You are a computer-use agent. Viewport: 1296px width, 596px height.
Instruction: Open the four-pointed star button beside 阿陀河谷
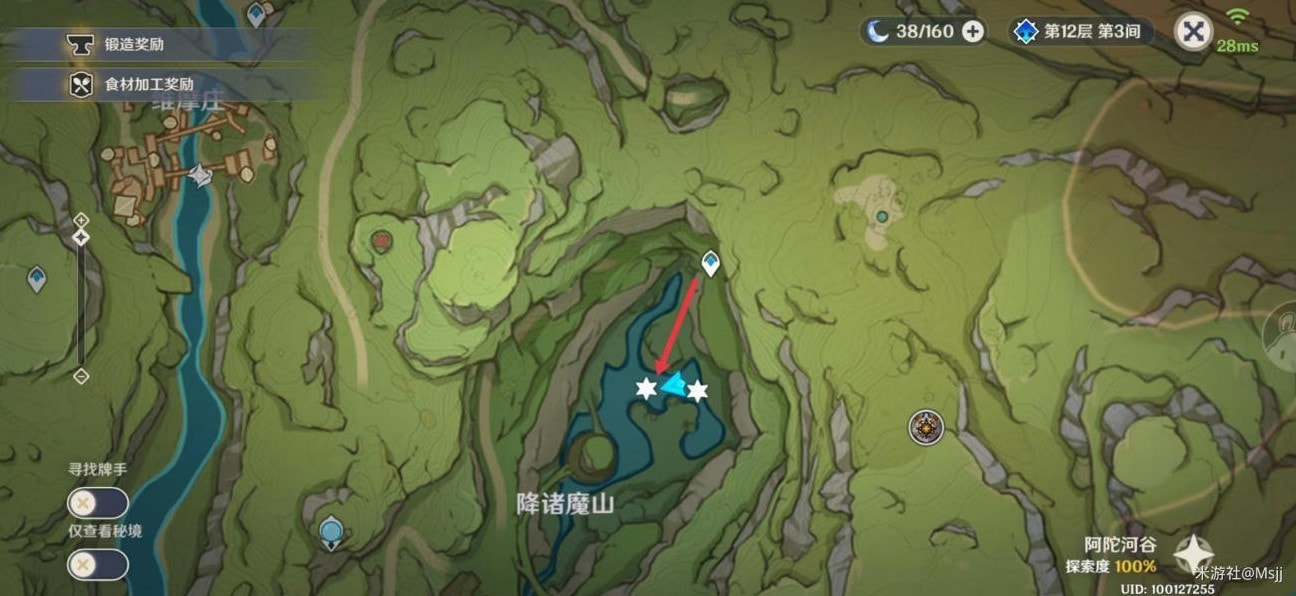pos(1194,553)
